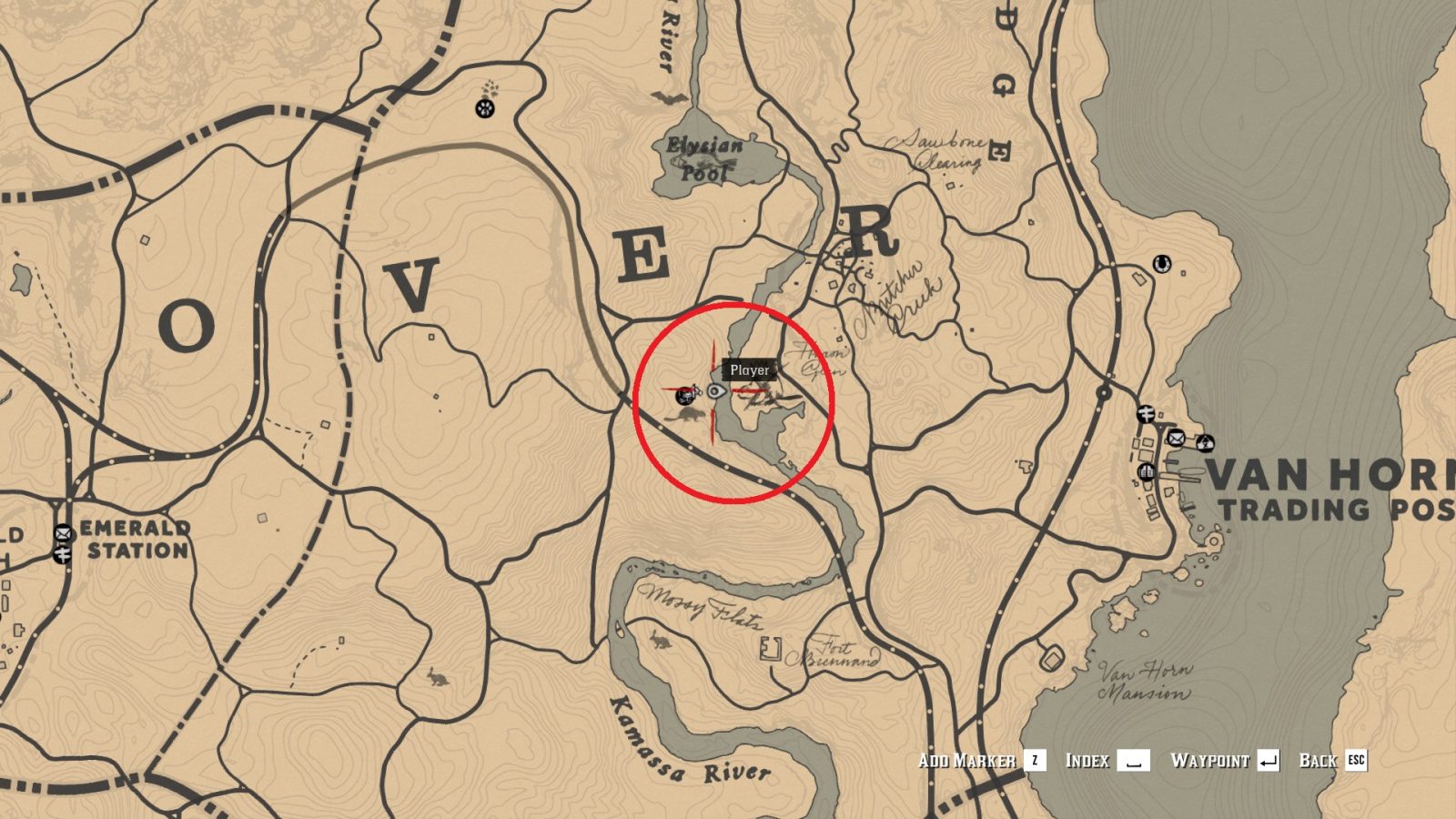The image size is (1456, 819).
Task: Click the Player name tooltip label
Action: click(750, 369)
